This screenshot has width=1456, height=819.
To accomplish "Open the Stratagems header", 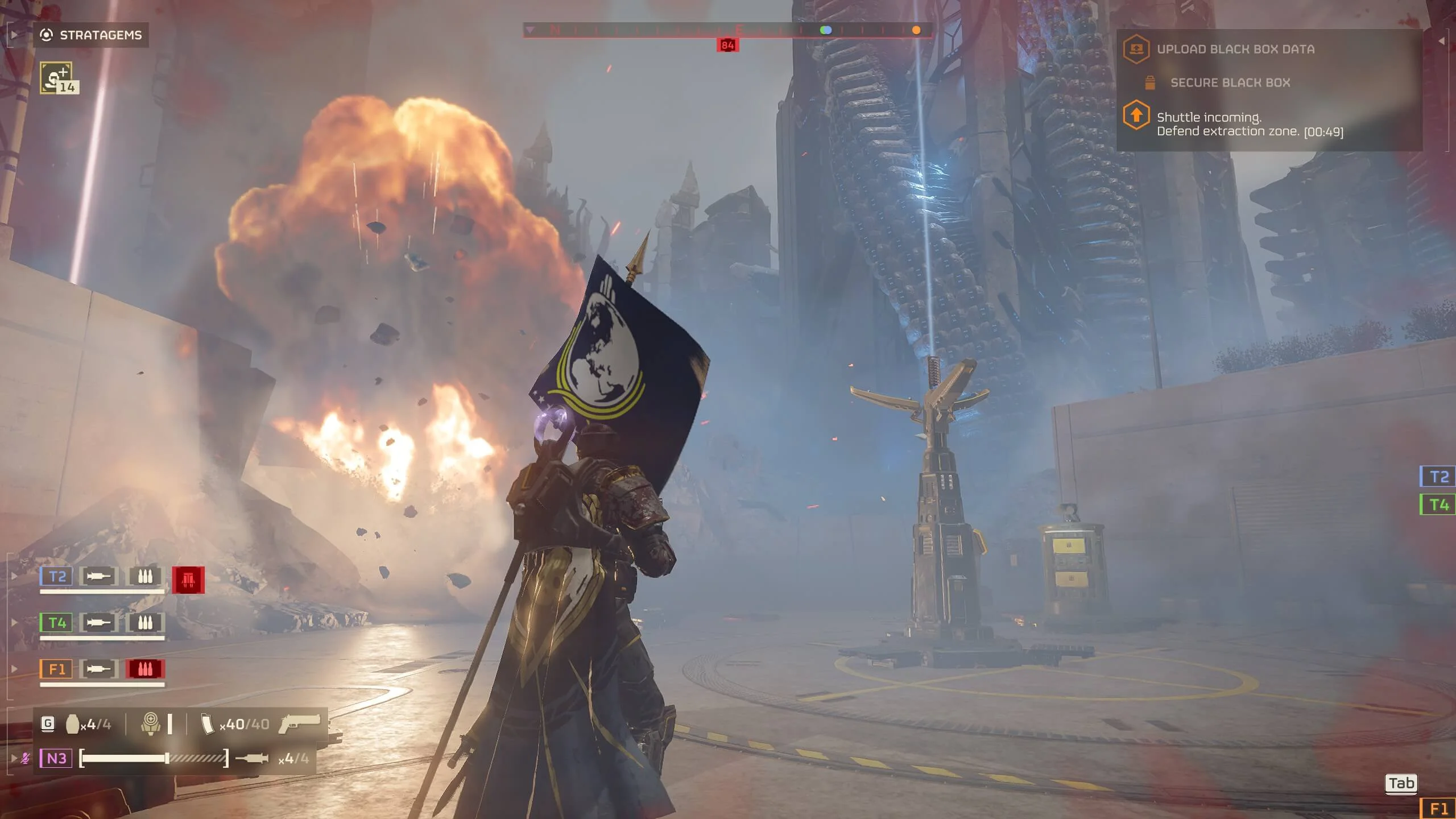I will [x=91, y=35].
